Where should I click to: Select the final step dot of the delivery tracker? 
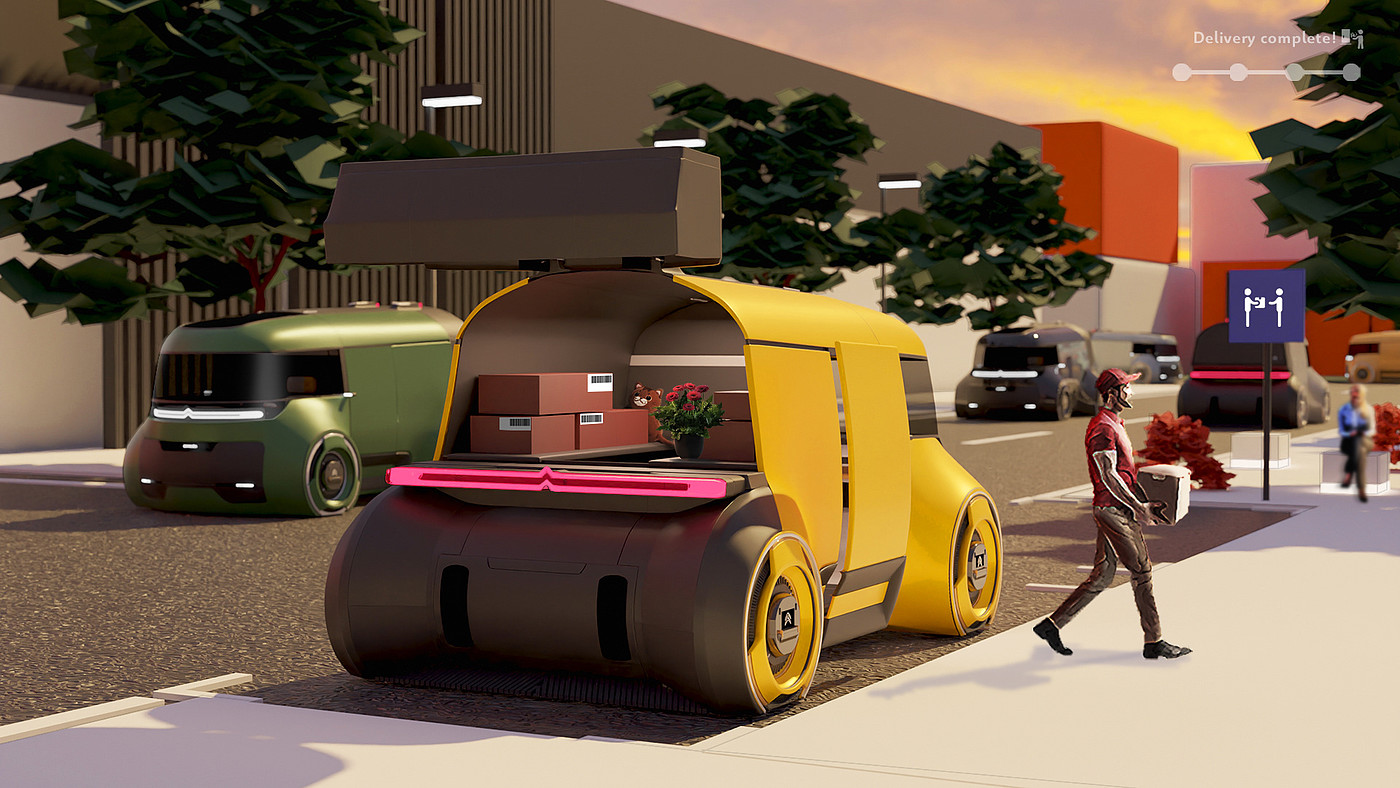[x=1351, y=72]
